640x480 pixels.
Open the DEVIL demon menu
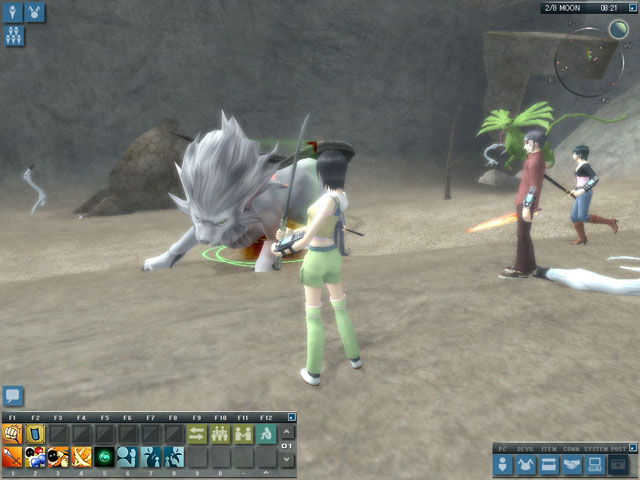tap(527, 464)
